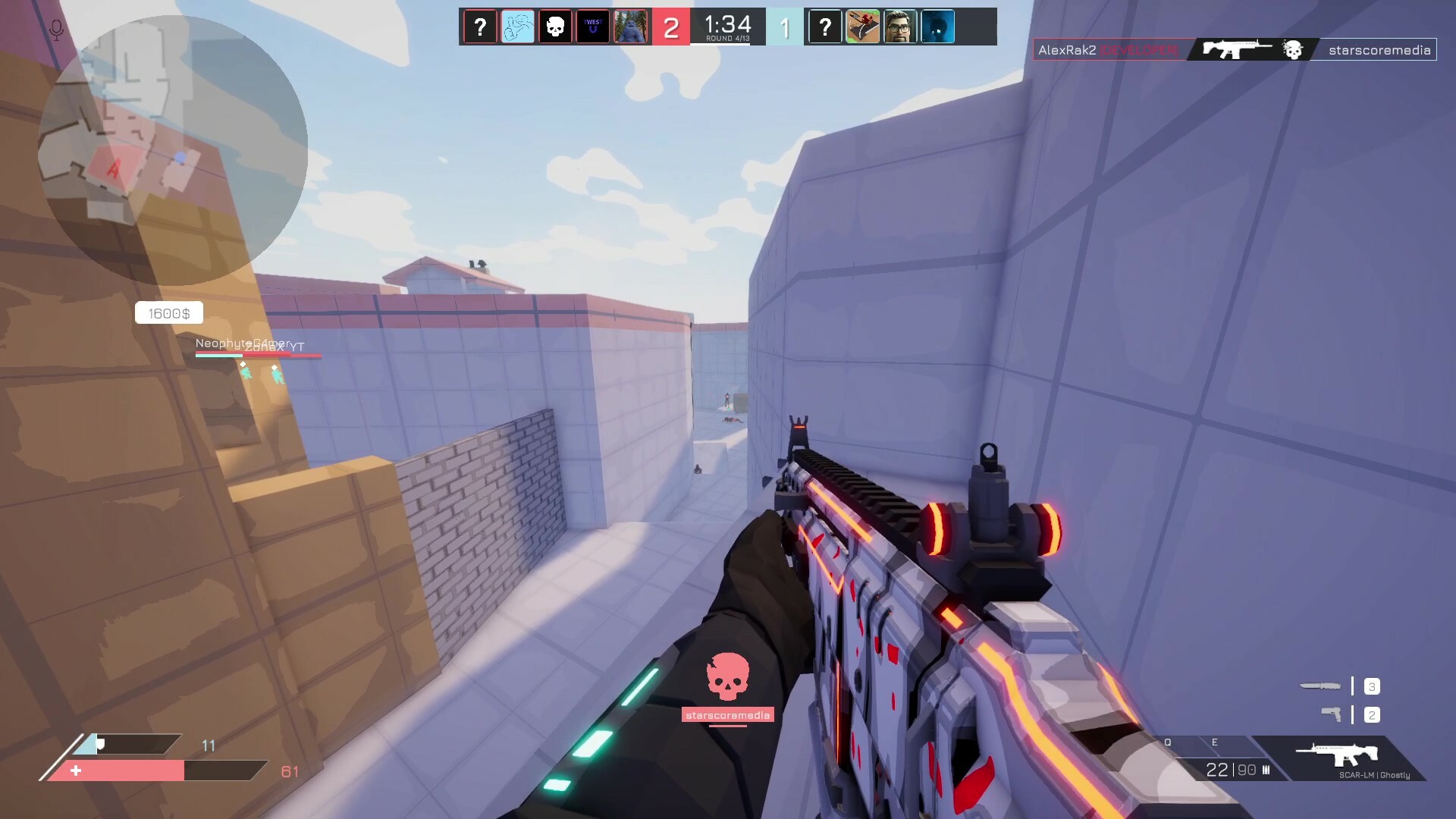
Task: Select the yeti avatar in the scoreboard
Action: tap(631, 26)
